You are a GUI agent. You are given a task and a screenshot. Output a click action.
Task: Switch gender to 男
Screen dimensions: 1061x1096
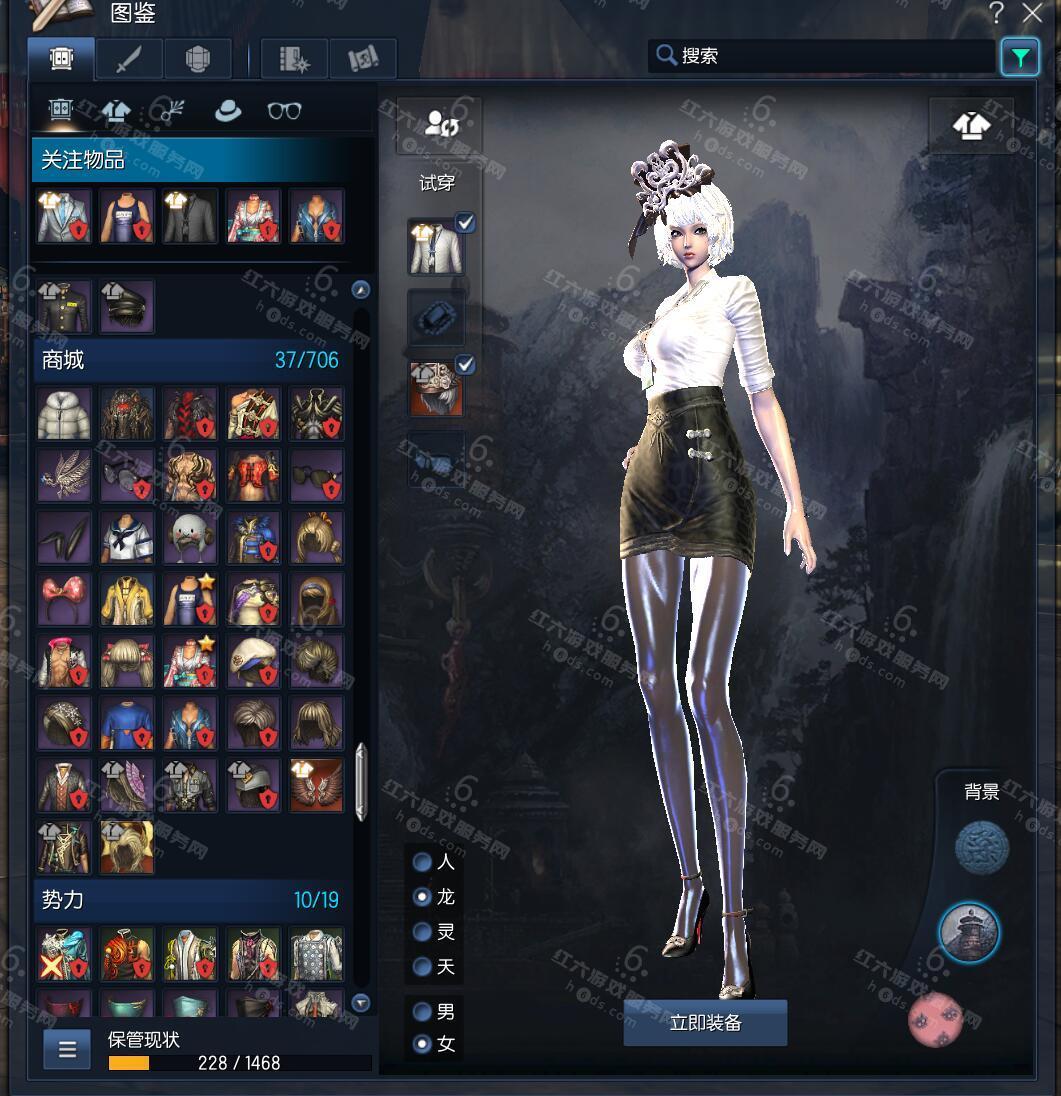pyautogui.click(x=423, y=1012)
